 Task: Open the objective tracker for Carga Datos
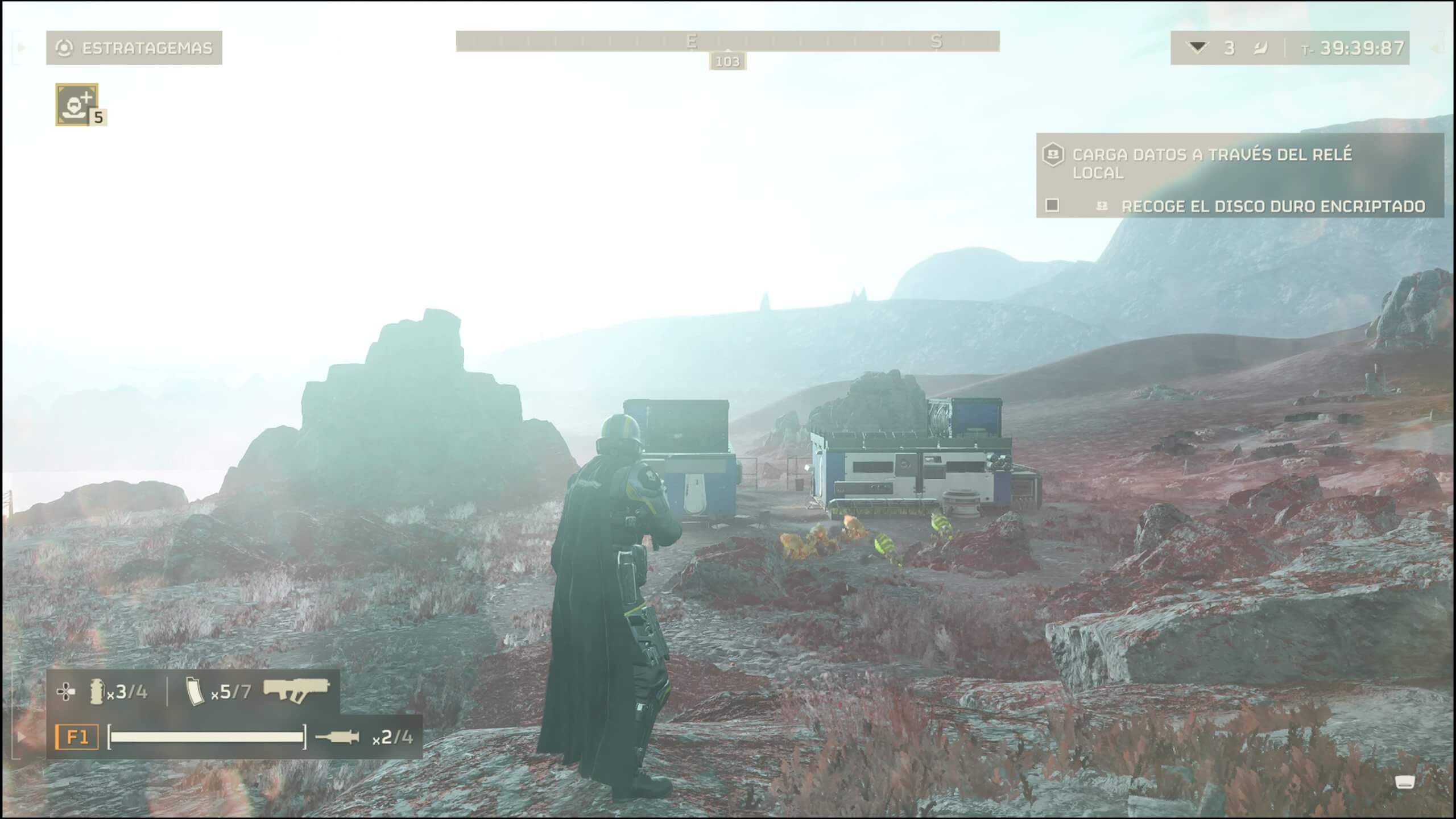pos(1211,163)
